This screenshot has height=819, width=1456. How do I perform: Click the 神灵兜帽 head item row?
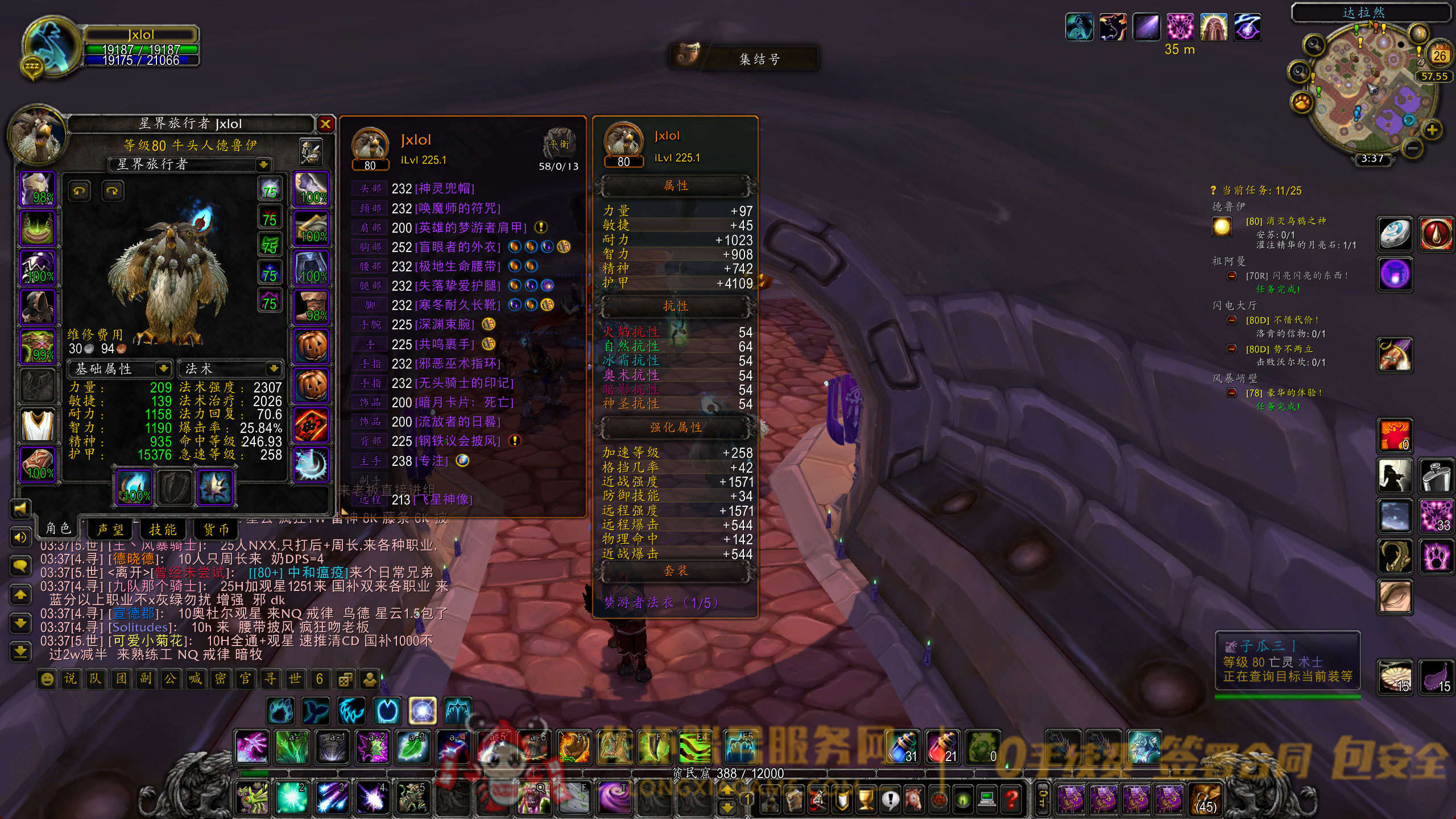444,189
